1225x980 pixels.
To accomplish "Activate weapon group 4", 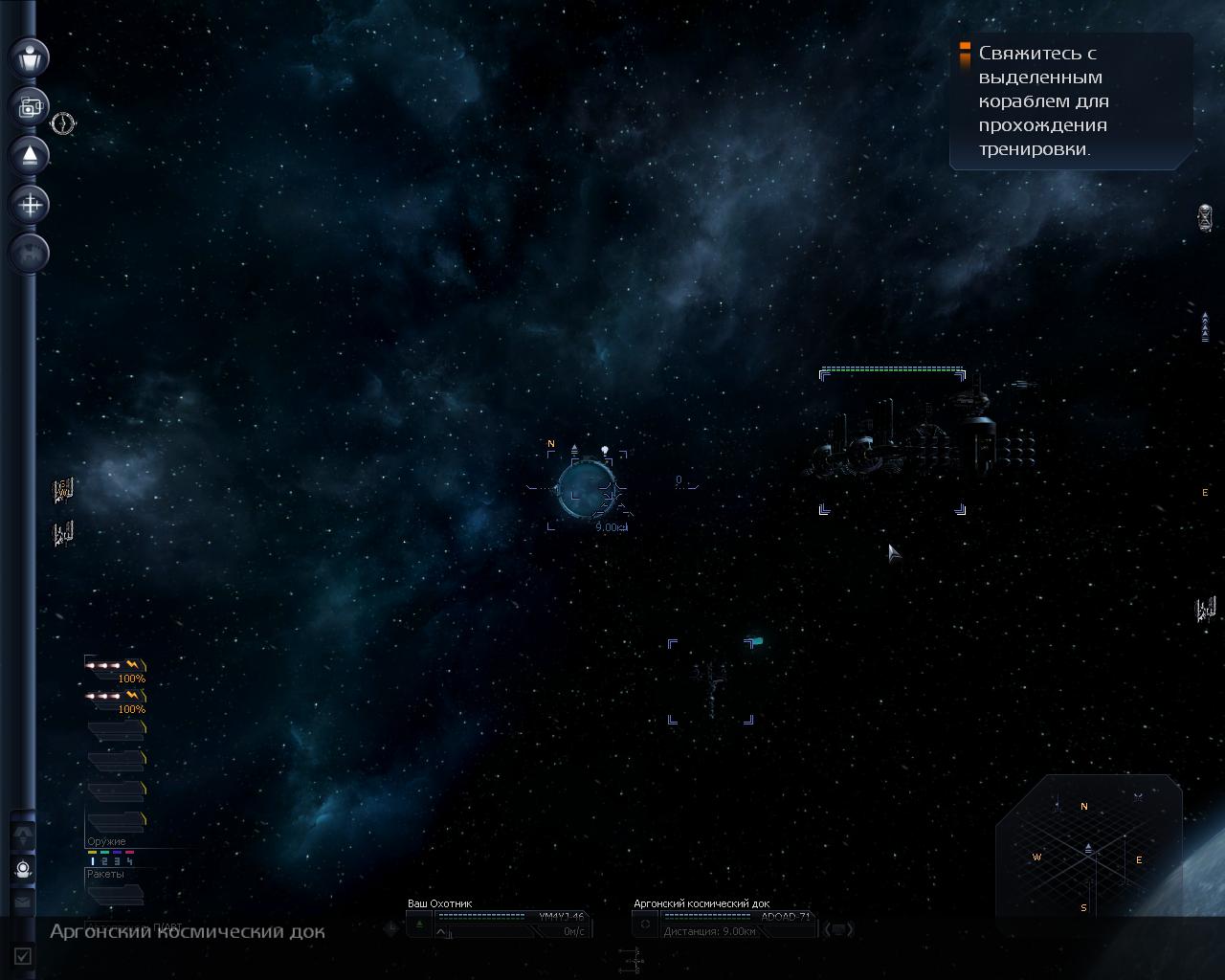I will [x=129, y=861].
